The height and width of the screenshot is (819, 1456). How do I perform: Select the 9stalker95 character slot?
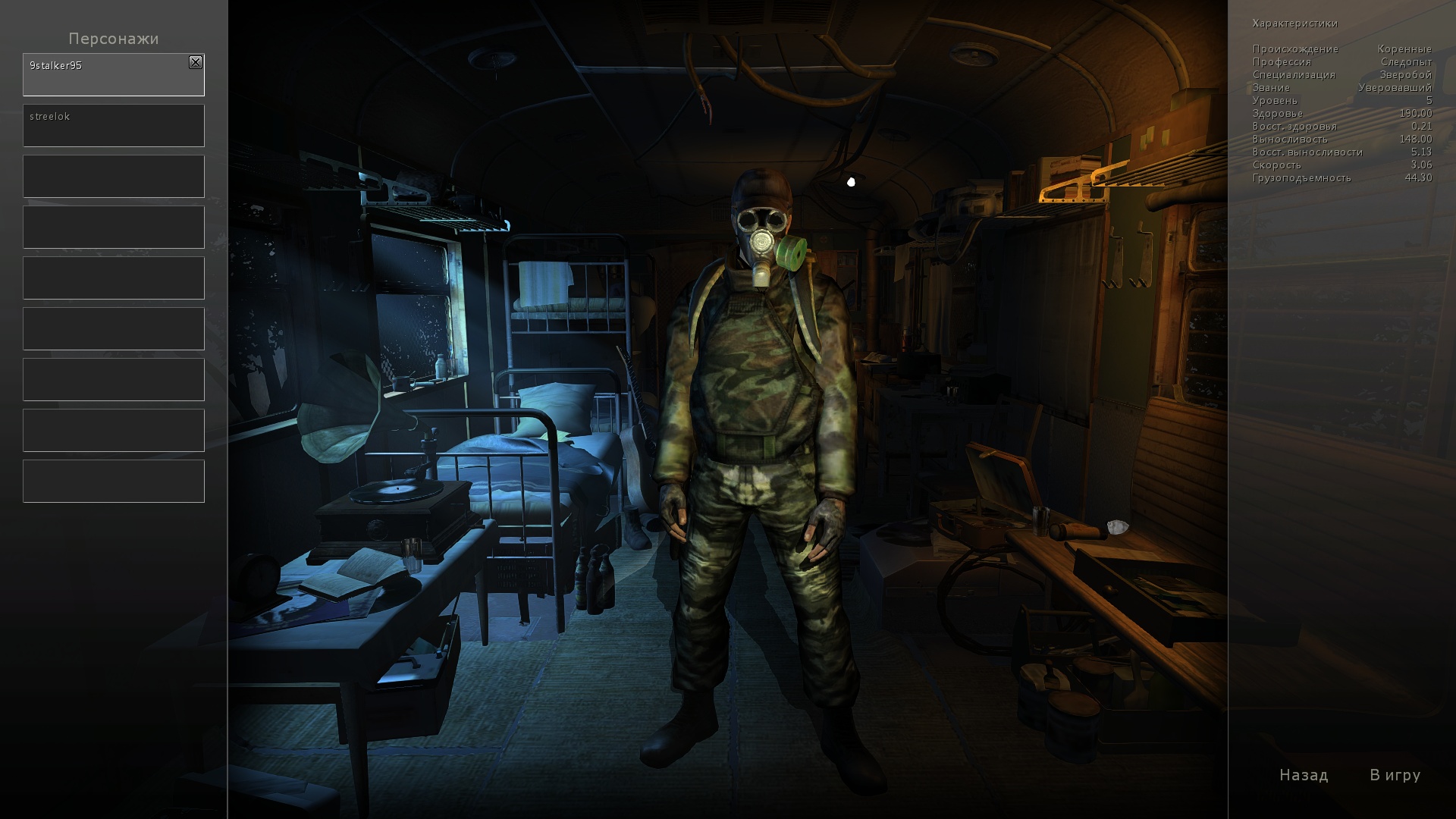tap(106, 76)
